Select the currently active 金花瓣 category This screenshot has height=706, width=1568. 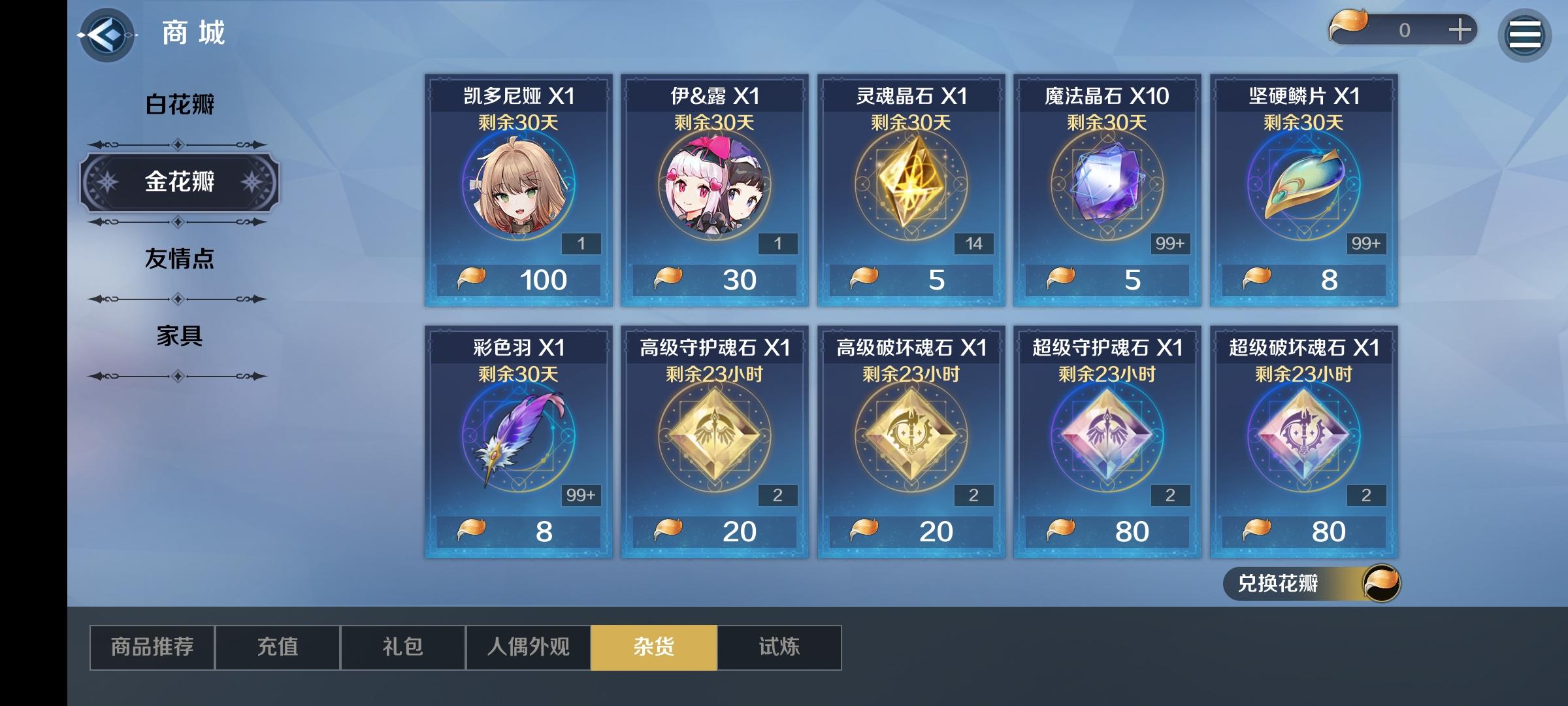click(x=180, y=182)
